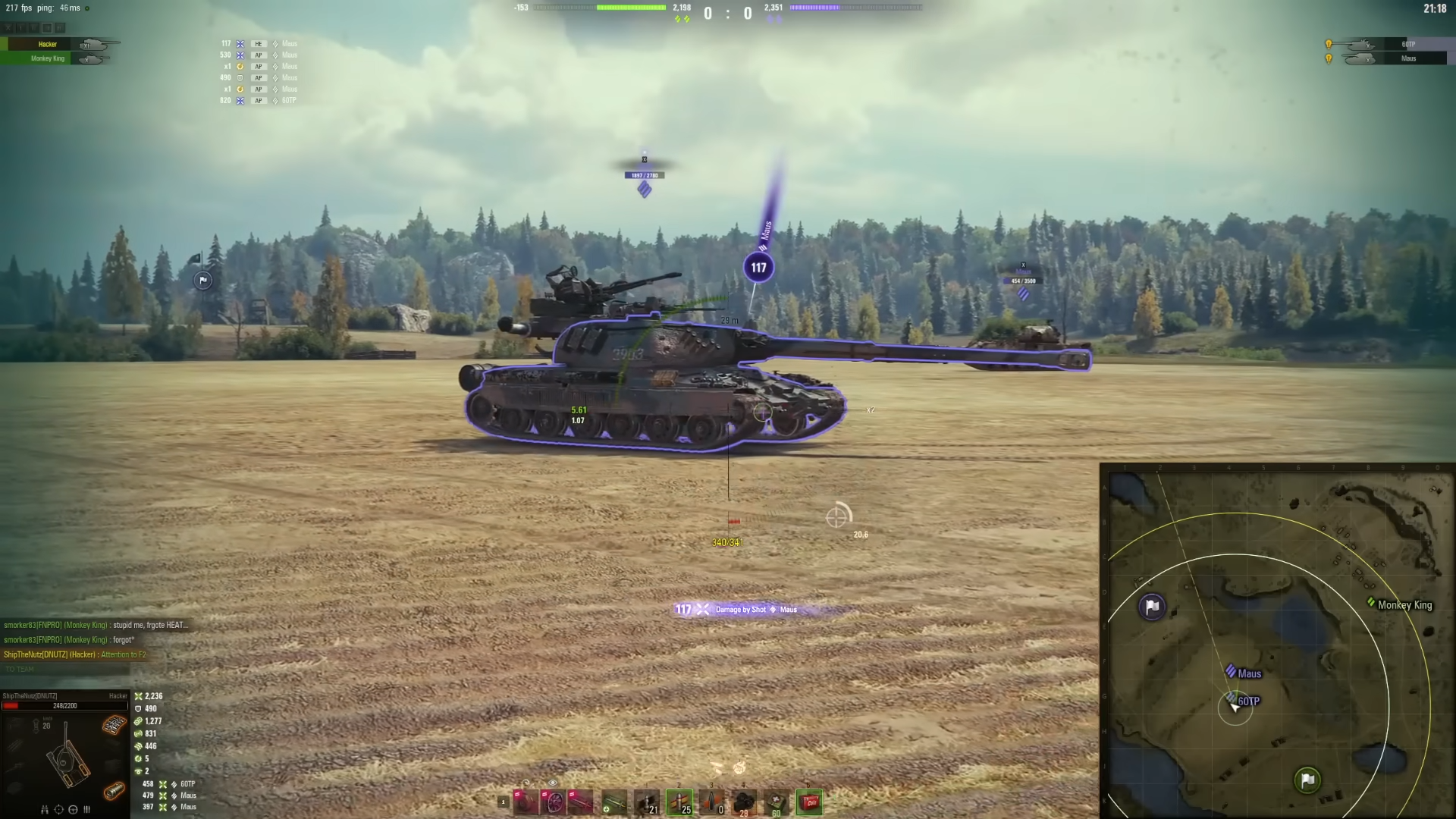Click the red health bar showing 248/2200

pos(64,705)
